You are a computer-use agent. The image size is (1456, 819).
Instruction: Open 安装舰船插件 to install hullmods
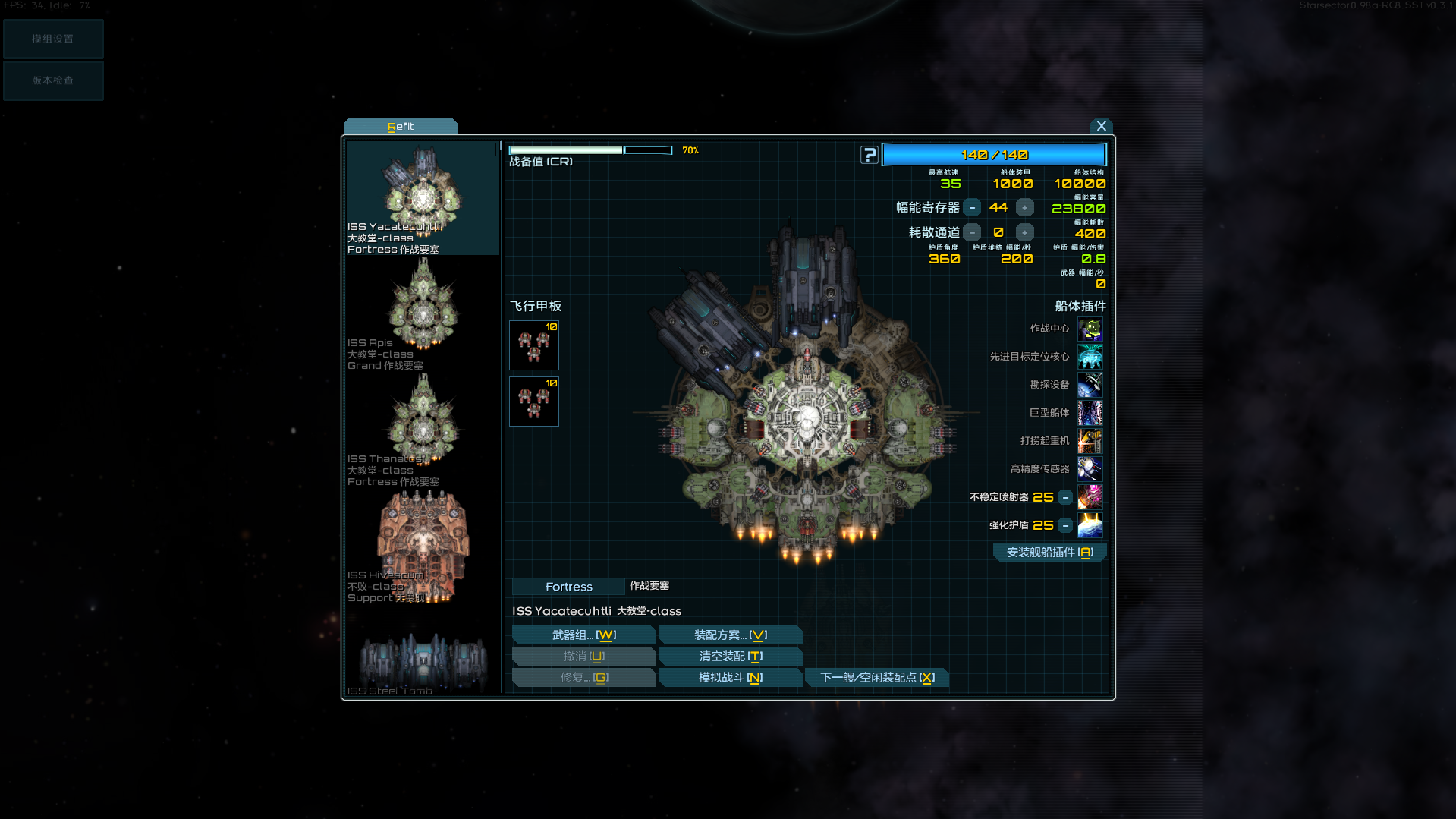[1049, 553]
